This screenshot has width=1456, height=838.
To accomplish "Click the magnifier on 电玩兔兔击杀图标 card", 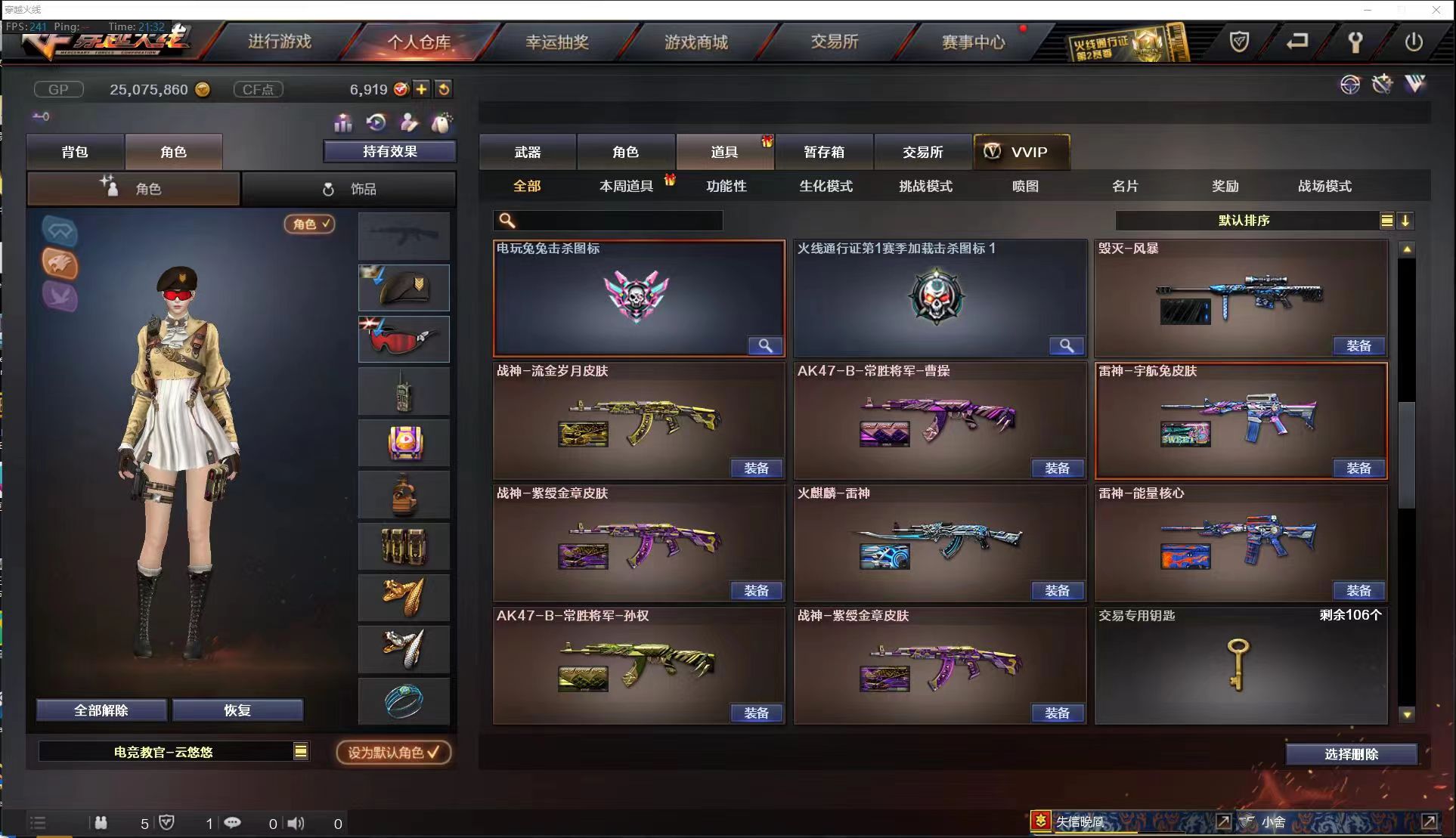I will click(765, 345).
